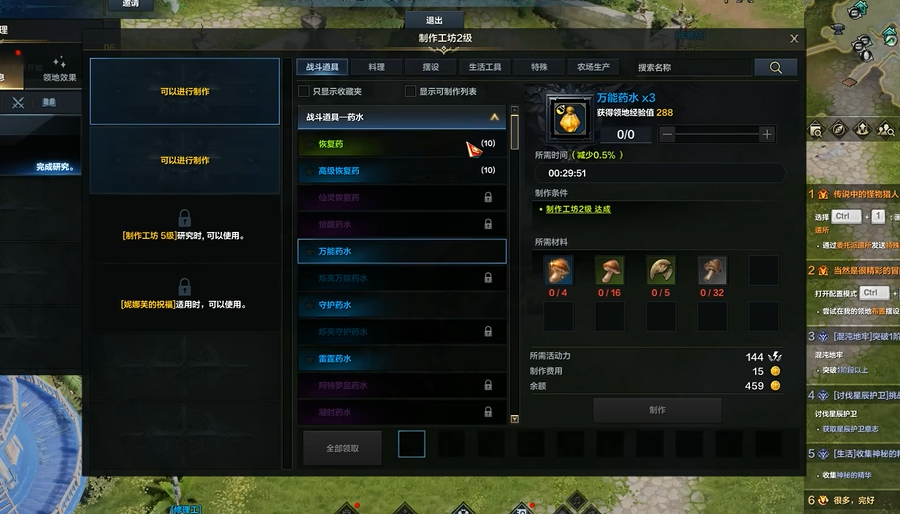This screenshot has width=900, height=514.
Task: Increase craft quantity with the plus button
Action: tap(767, 134)
